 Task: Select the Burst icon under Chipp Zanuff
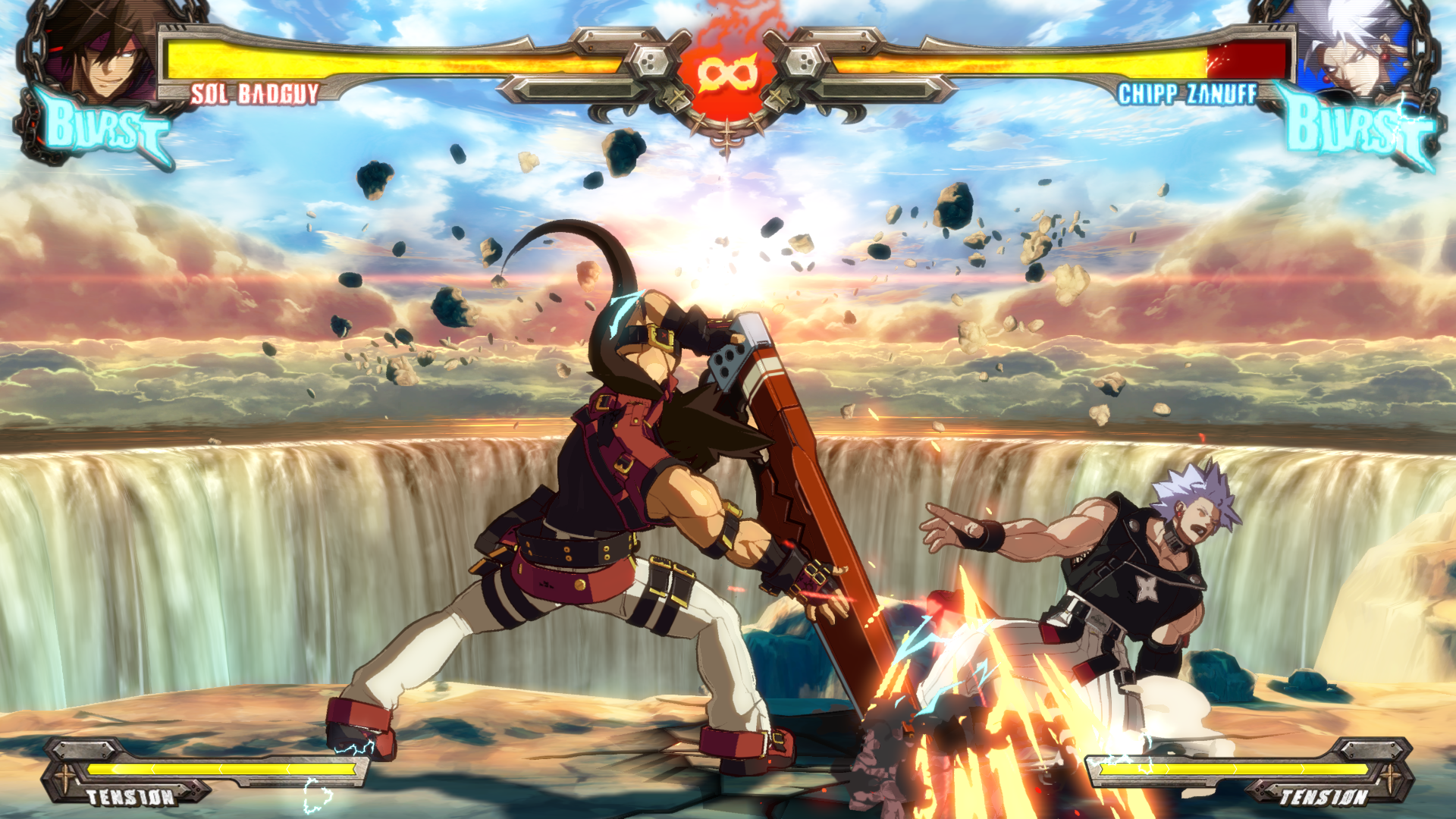click(1357, 129)
